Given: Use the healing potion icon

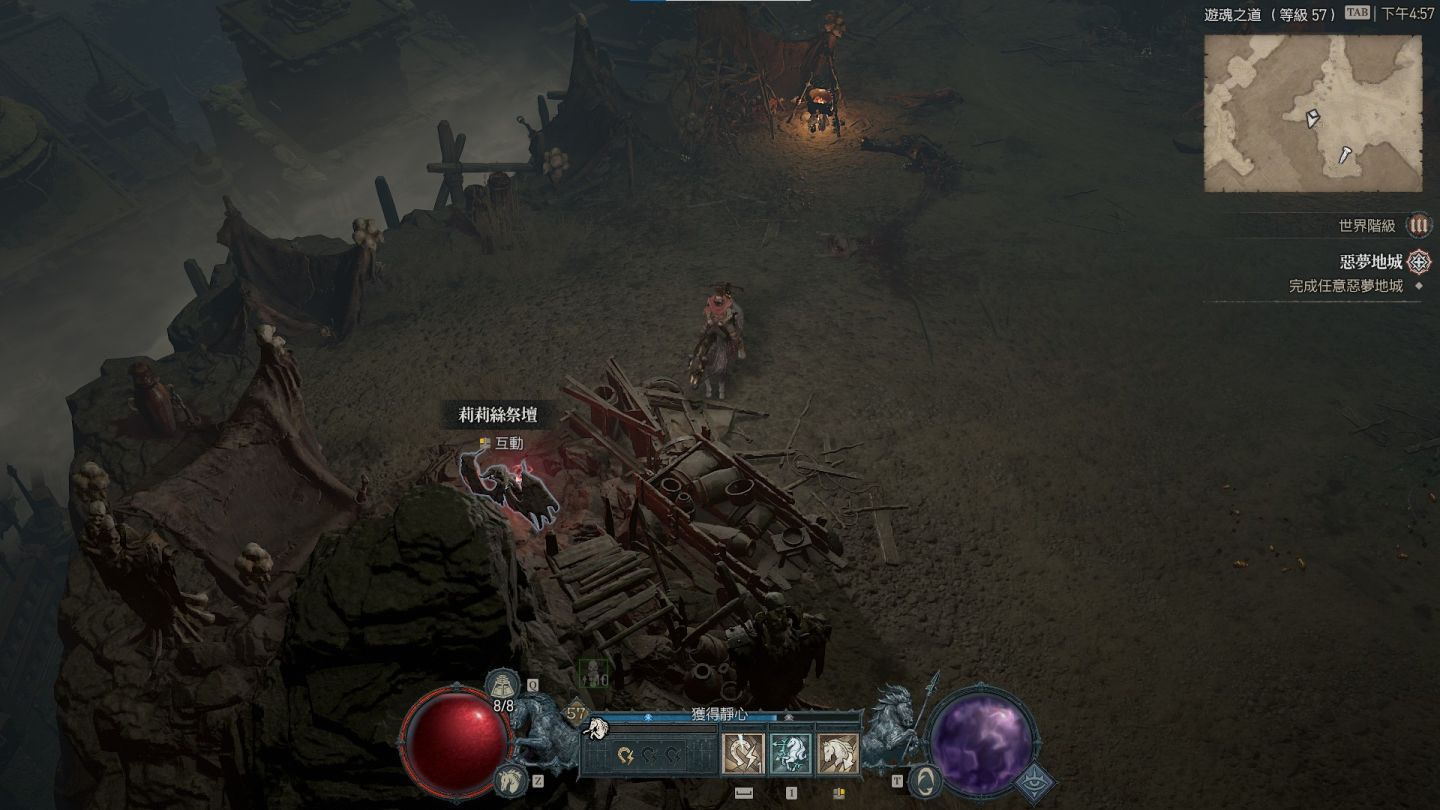Looking at the screenshot, I should click(502, 686).
